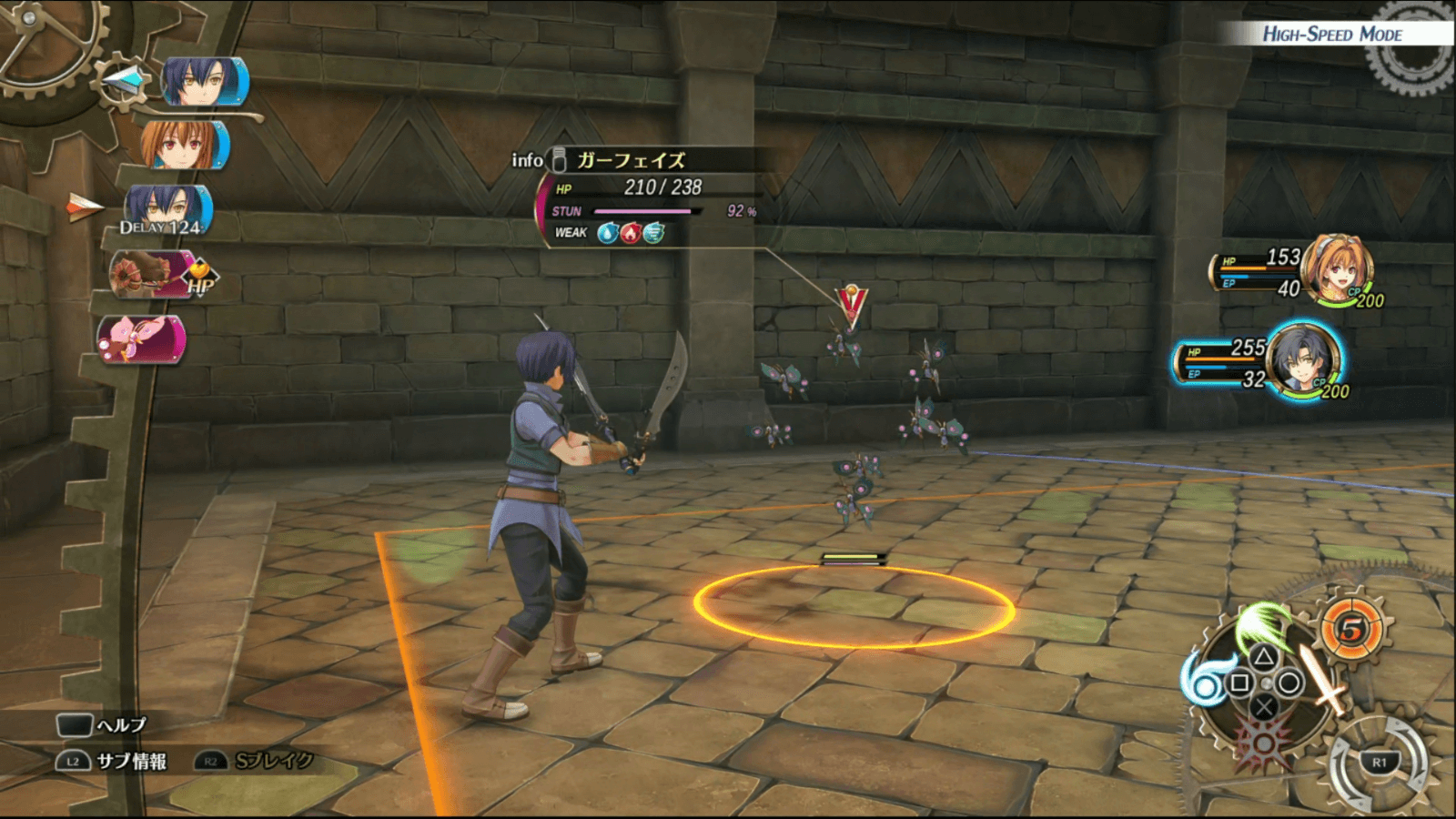Image resolution: width=1456 pixels, height=819 pixels.
Task: Pick the red starburst command
Action: (1264, 741)
